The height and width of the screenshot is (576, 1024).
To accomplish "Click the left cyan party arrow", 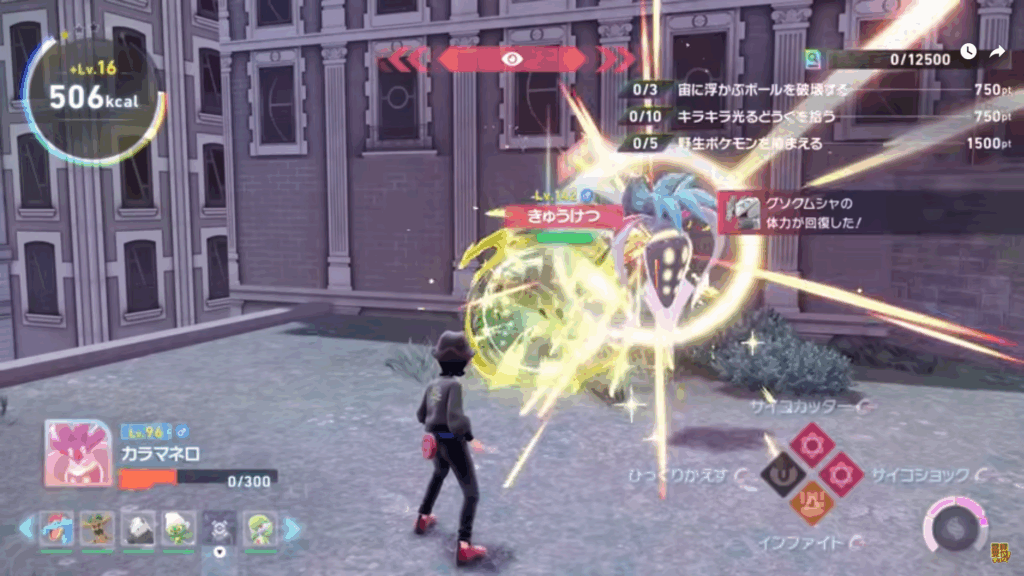I will (26, 529).
